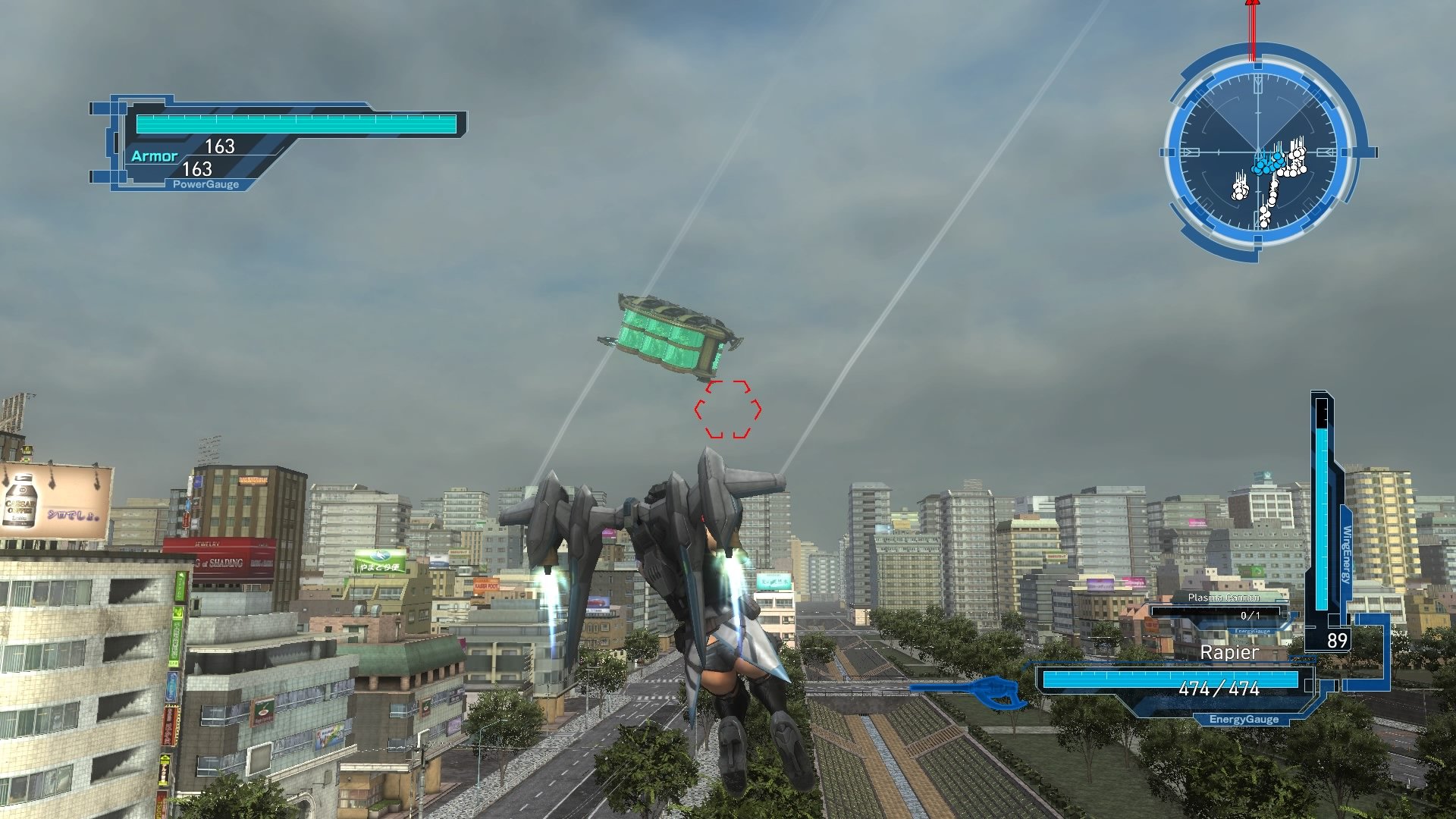This screenshot has height=819, width=1456.
Task: Click the counter showing 89
Action: pyautogui.click(x=1338, y=640)
